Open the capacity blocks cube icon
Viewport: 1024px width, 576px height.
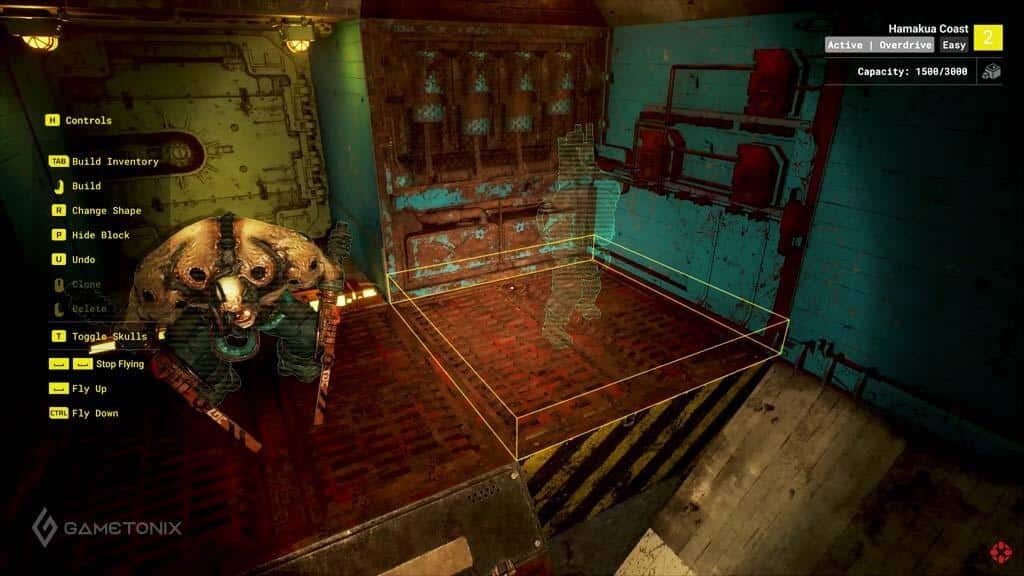990,72
